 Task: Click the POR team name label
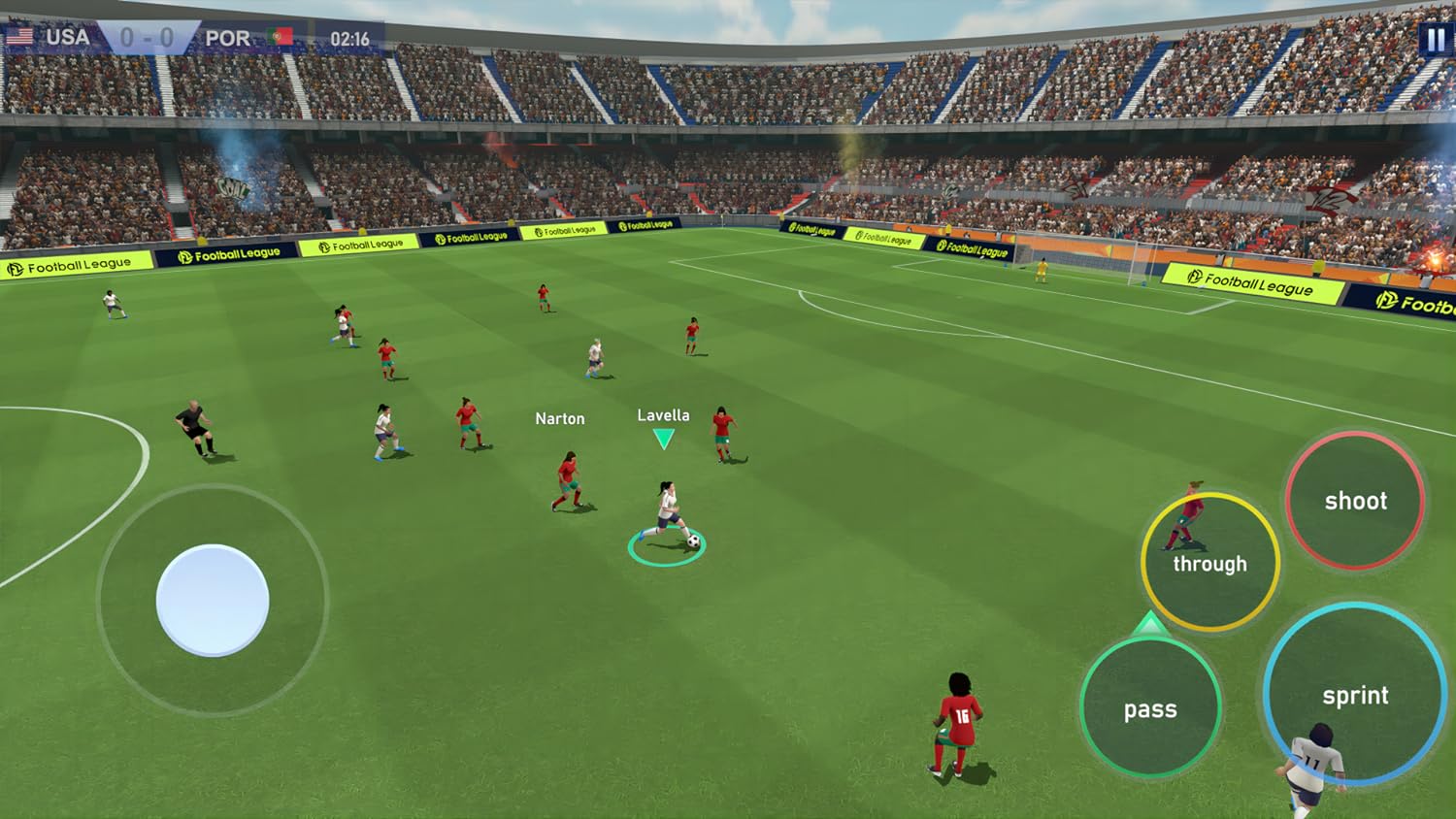228,36
